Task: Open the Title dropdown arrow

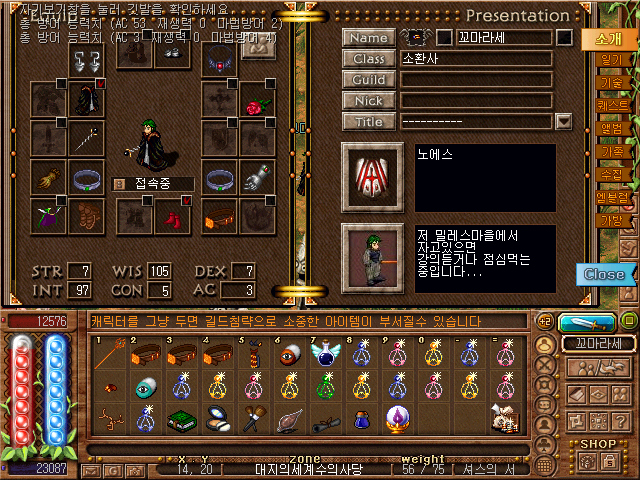Action: click(x=563, y=122)
